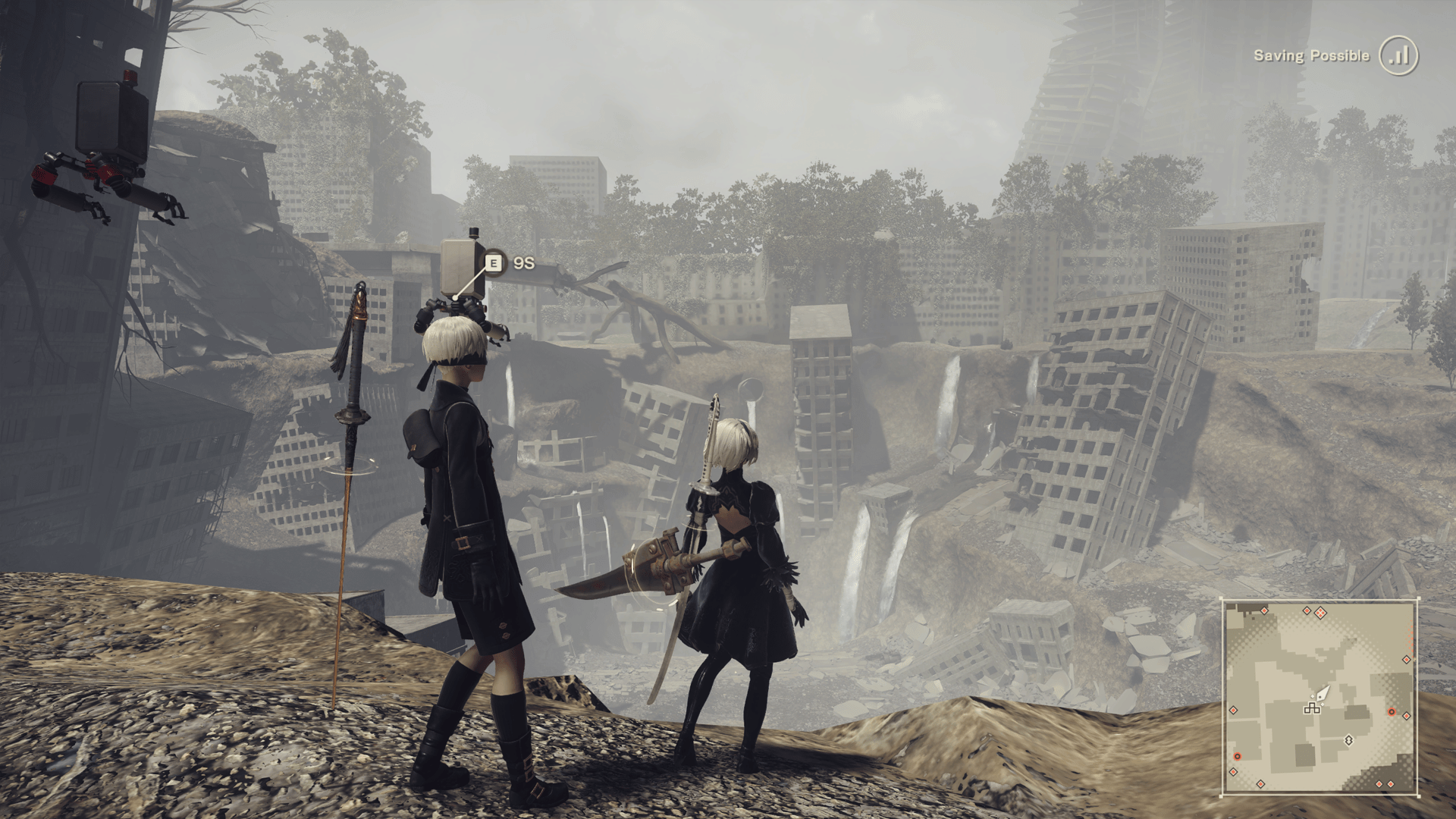
Task: Click the paired enemy markers at minimap bottom-right
Action: click(1385, 784)
